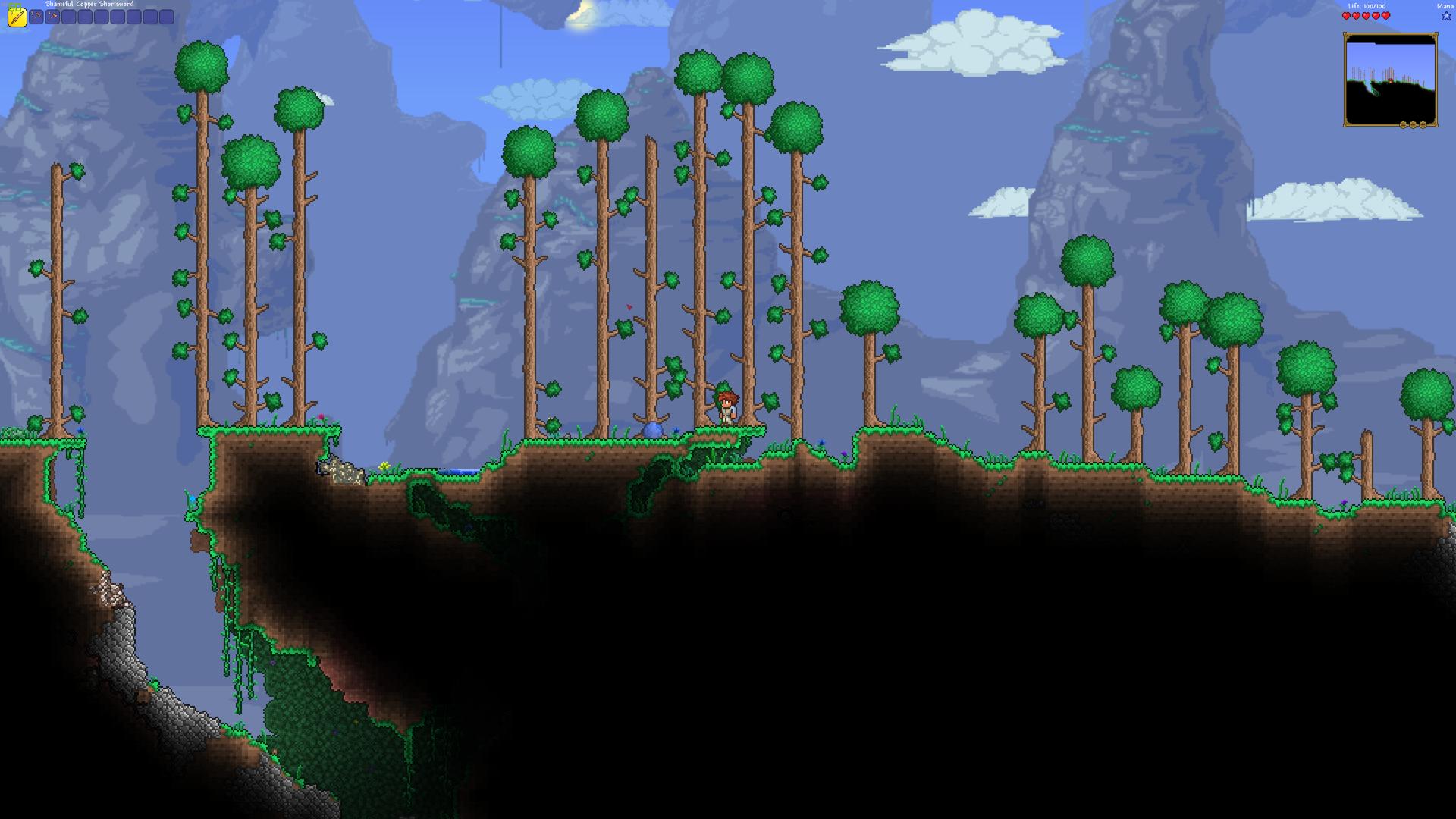Zoom in the minimap with plus button

pos(1423,124)
